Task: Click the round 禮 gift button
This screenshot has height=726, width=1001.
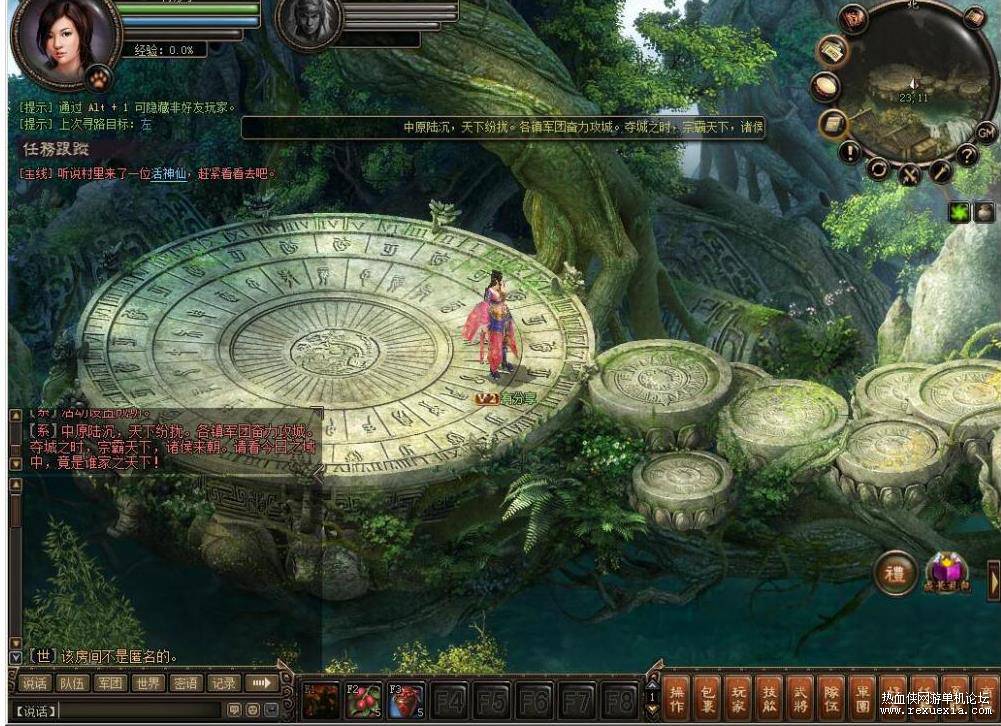Action: pos(896,573)
